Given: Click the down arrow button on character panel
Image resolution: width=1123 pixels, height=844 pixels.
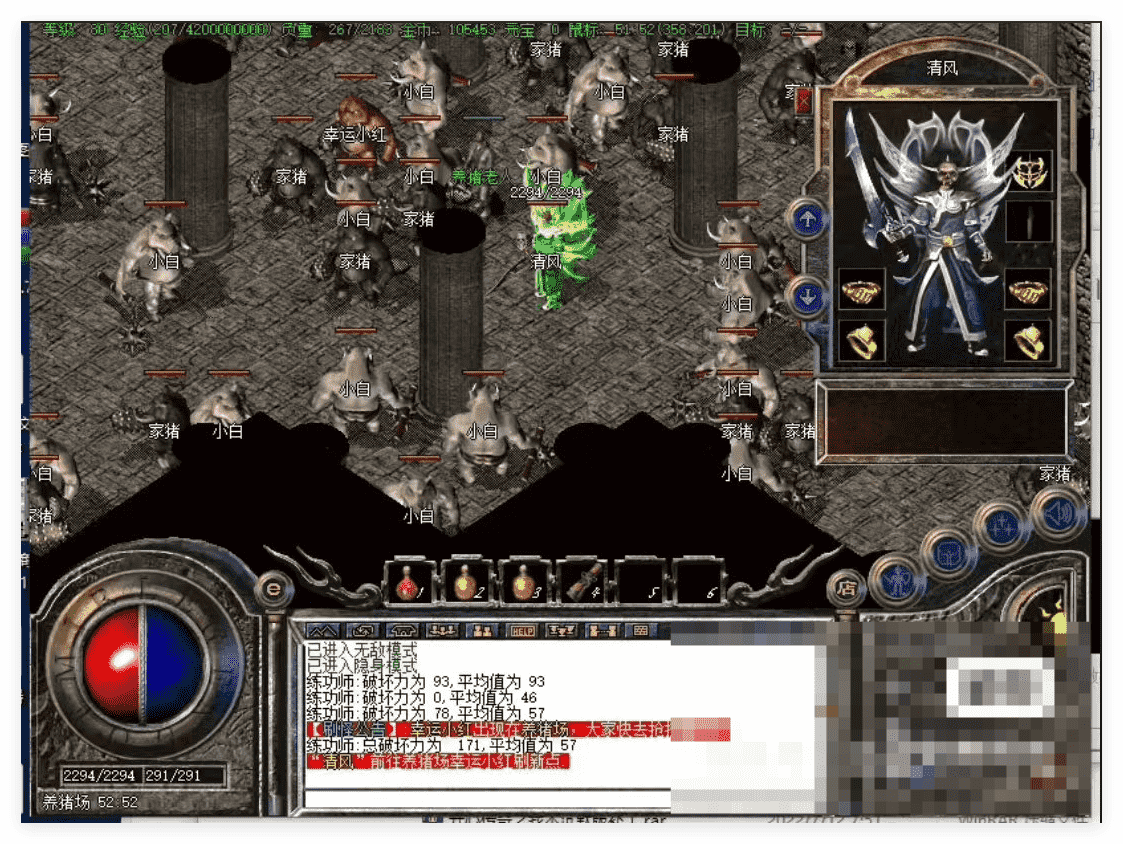Looking at the screenshot, I should click(x=808, y=295).
